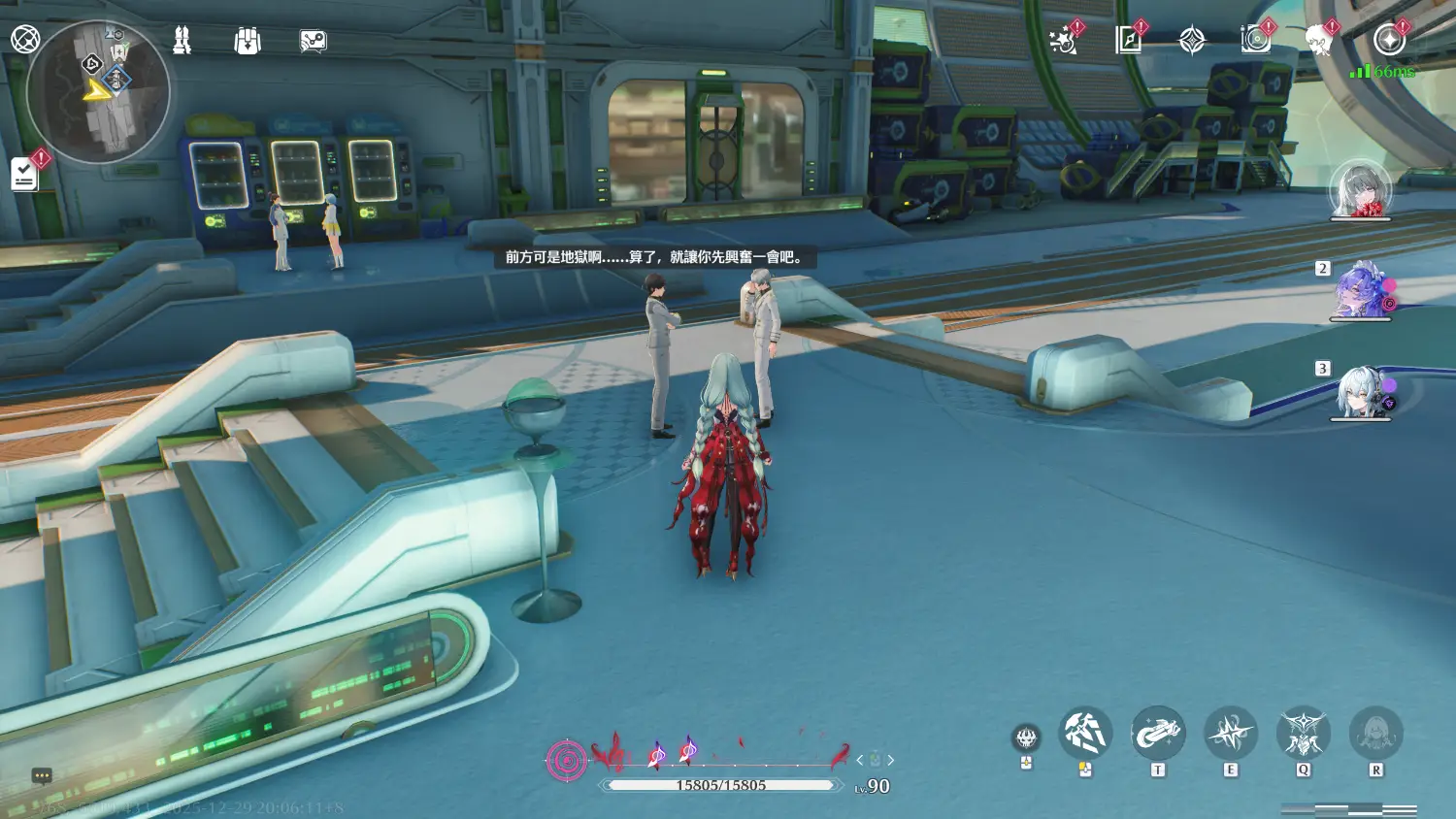The height and width of the screenshot is (819, 1456).
Task: Activate the grapple hook utility tool
Action: (1158, 733)
